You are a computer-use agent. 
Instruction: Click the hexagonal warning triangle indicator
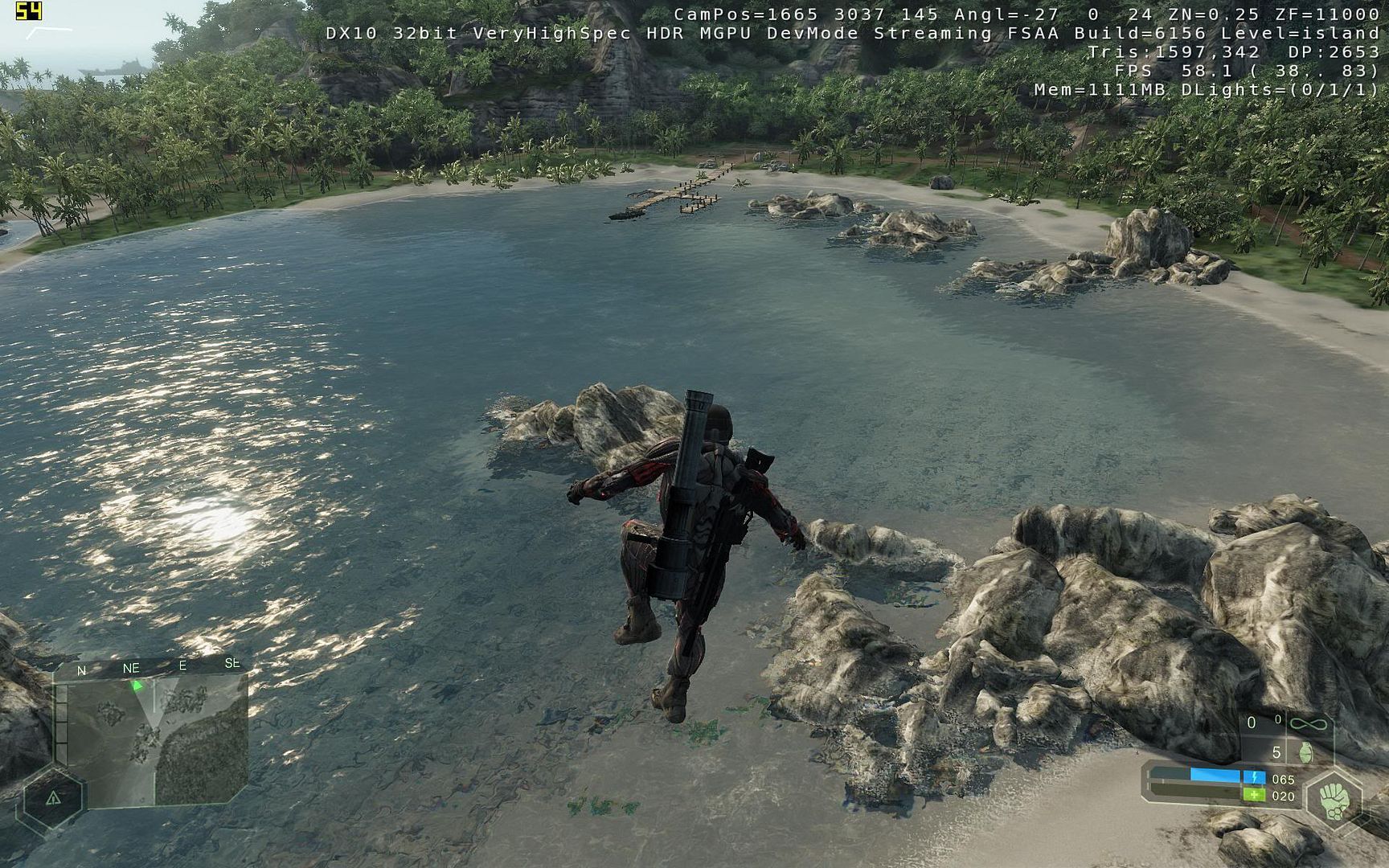[x=53, y=798]
